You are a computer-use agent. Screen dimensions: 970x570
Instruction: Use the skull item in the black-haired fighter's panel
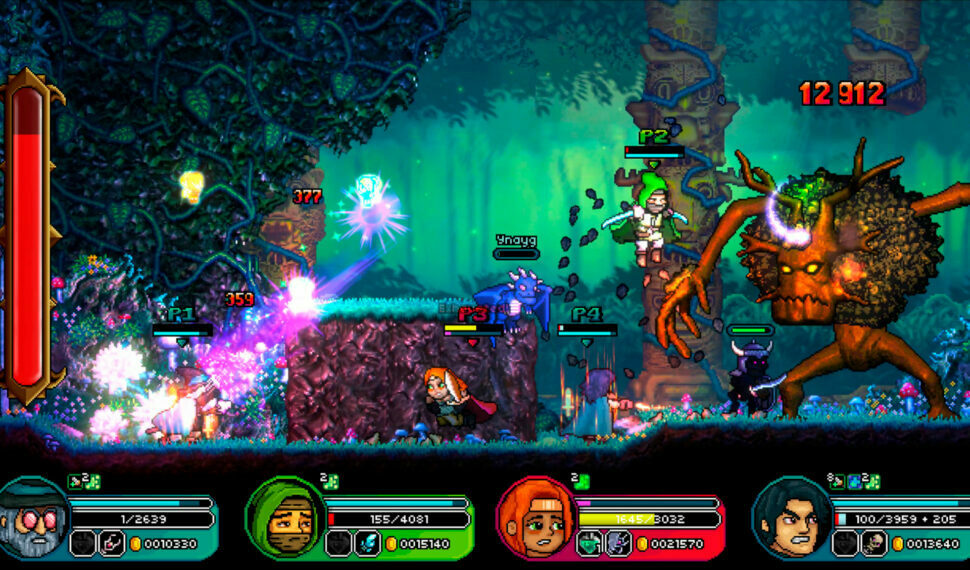click(874, 543)
